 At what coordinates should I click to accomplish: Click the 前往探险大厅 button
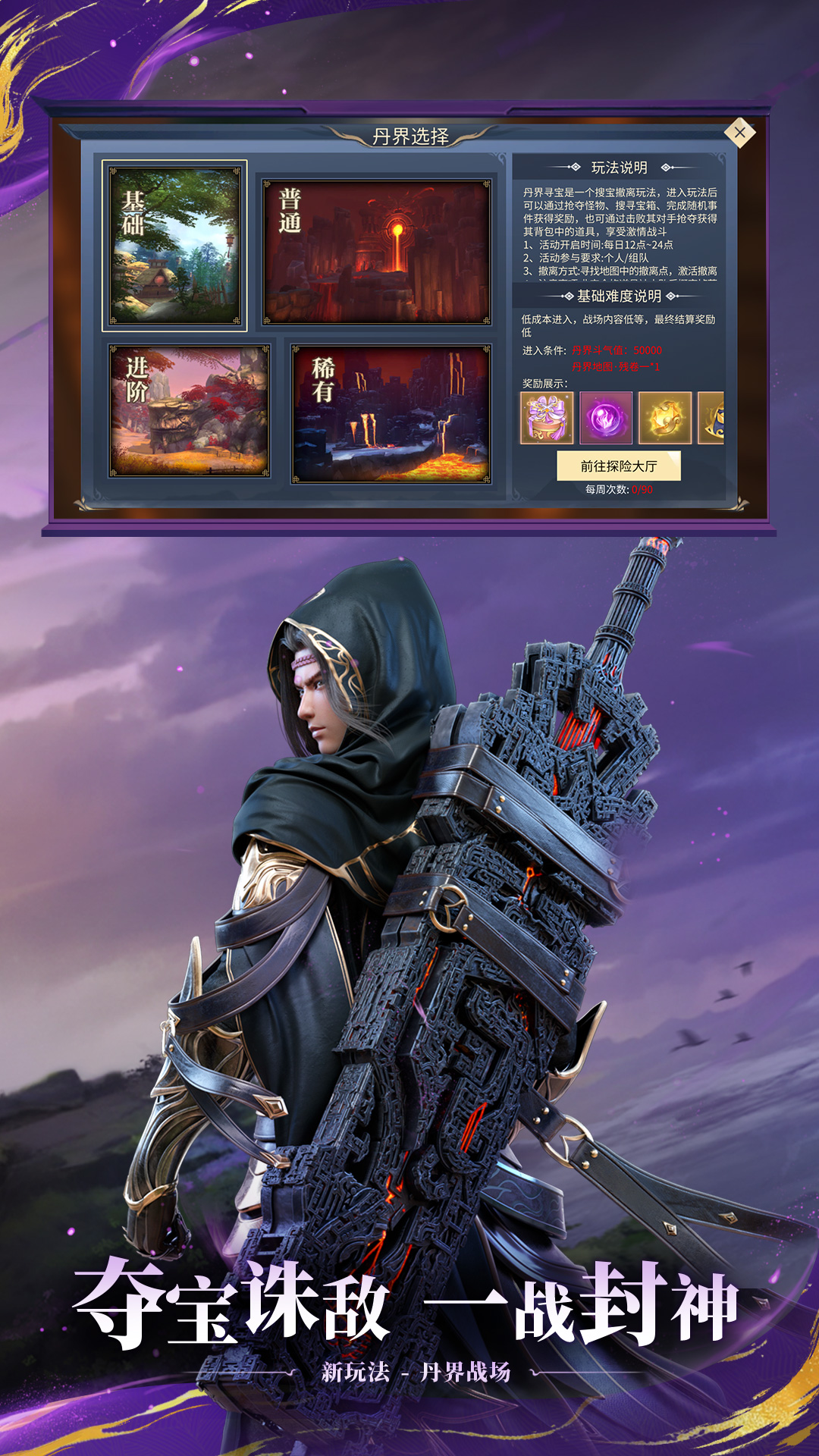(619, 466)
